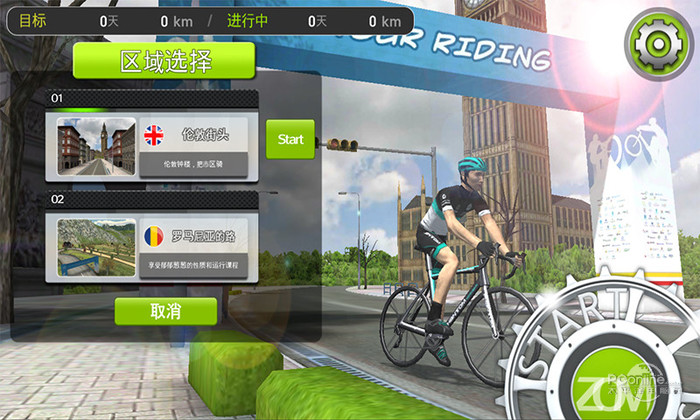
Task: Click the Big Ben route thumbnail
Action: click(x=96, y=147)
